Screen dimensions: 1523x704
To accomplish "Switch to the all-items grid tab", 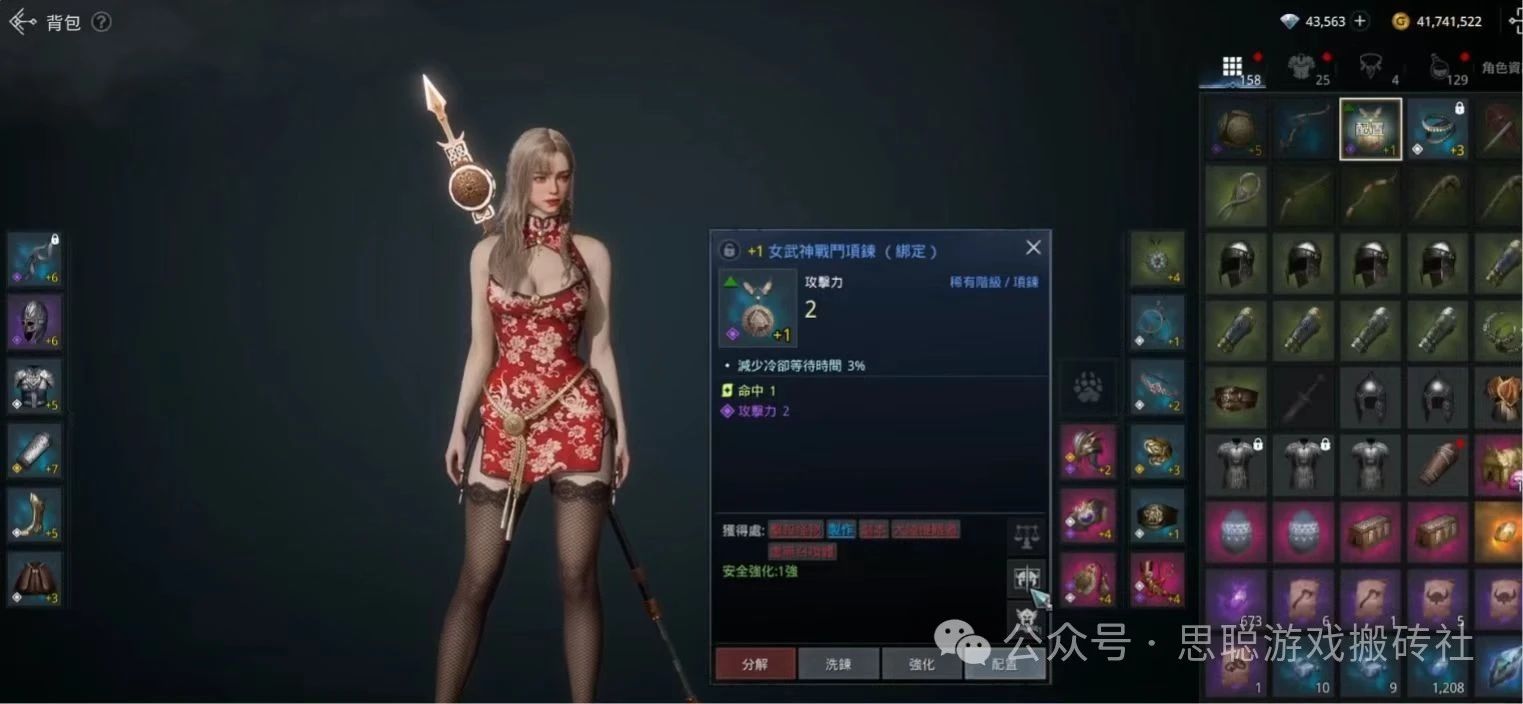I will pyautogui.click(x=1233, y=67).
